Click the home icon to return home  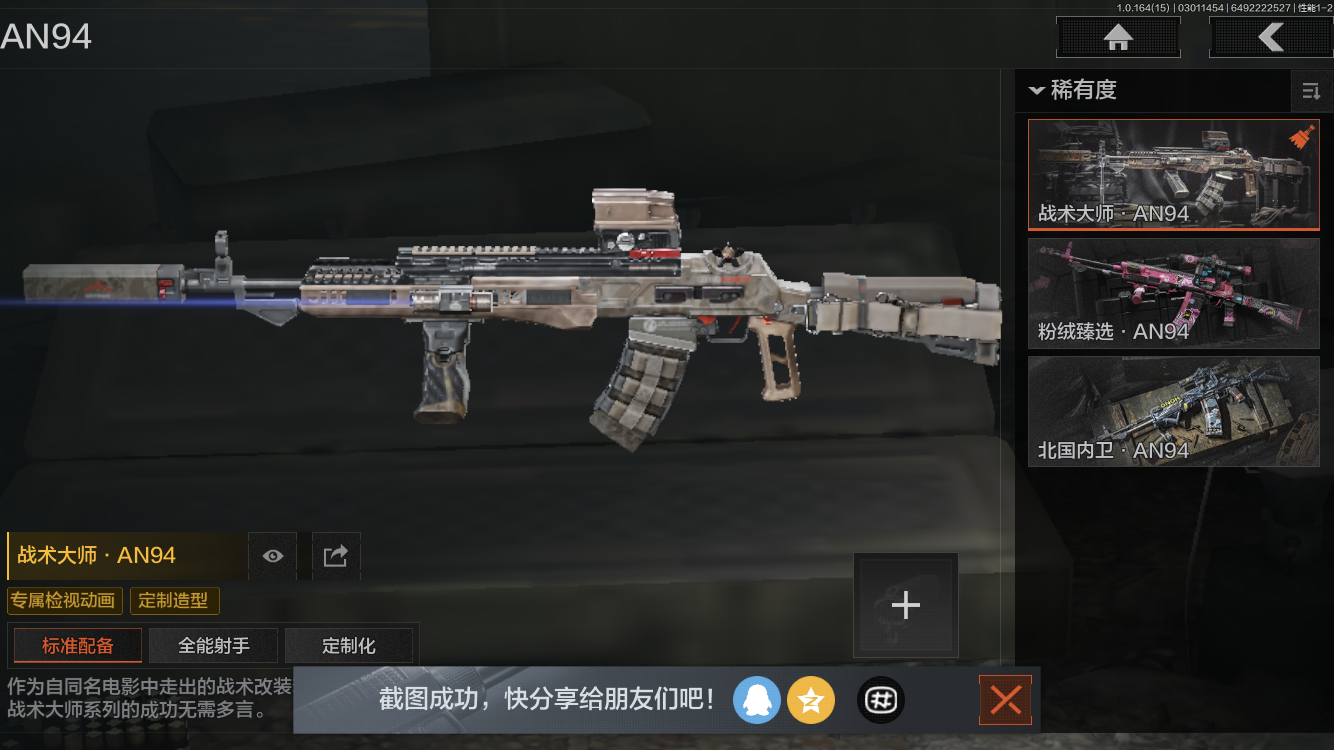point(1117,37)
